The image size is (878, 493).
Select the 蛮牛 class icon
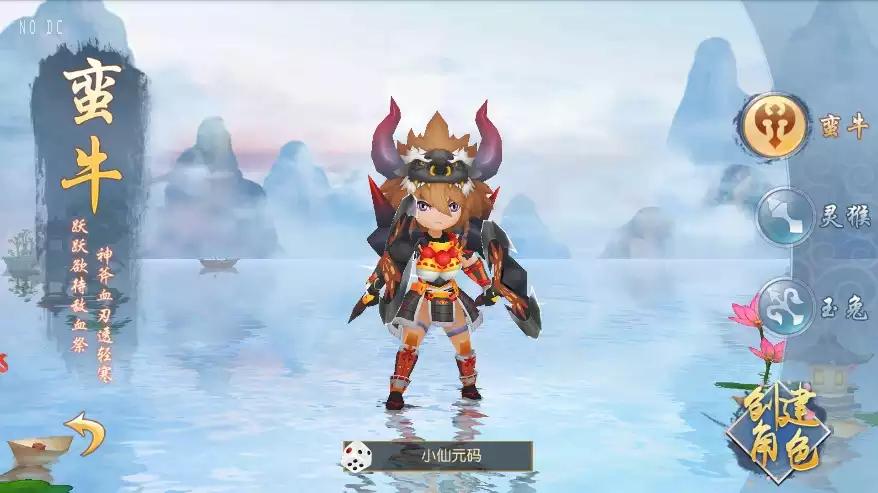click(775, 127)
